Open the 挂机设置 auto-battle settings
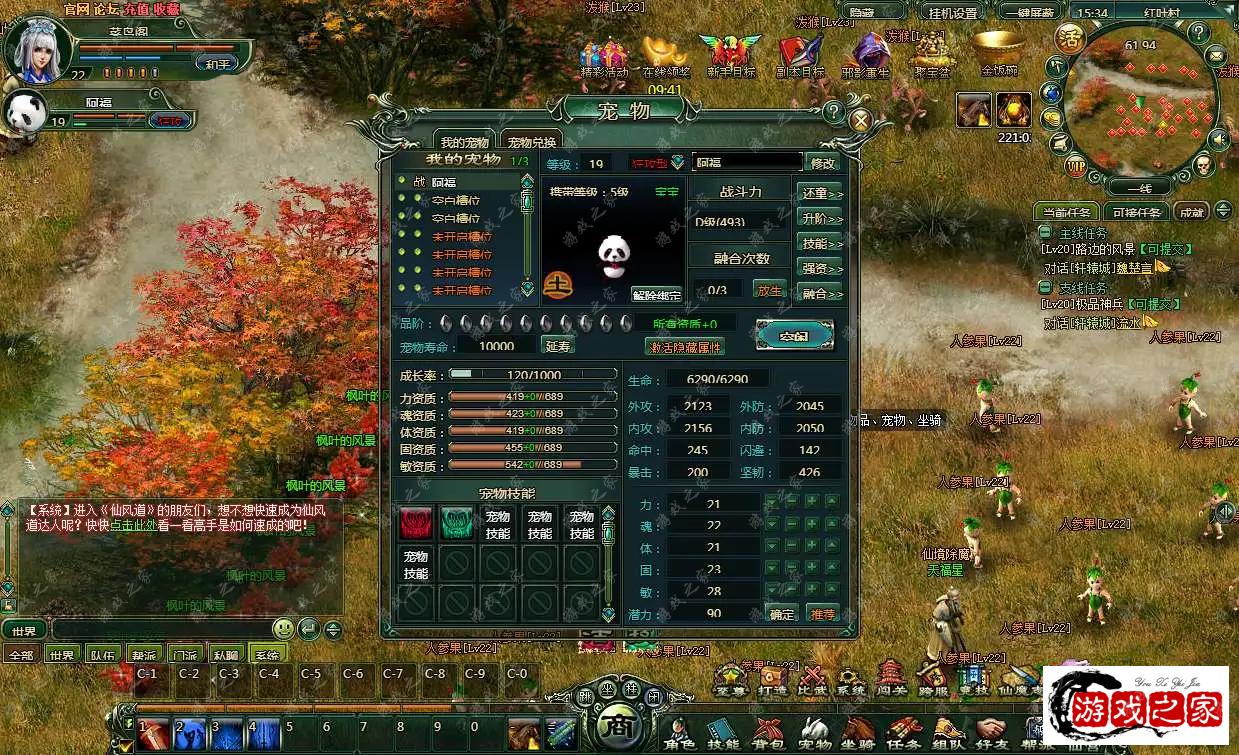Viewport: 1239px width, 755px height. 951,13
